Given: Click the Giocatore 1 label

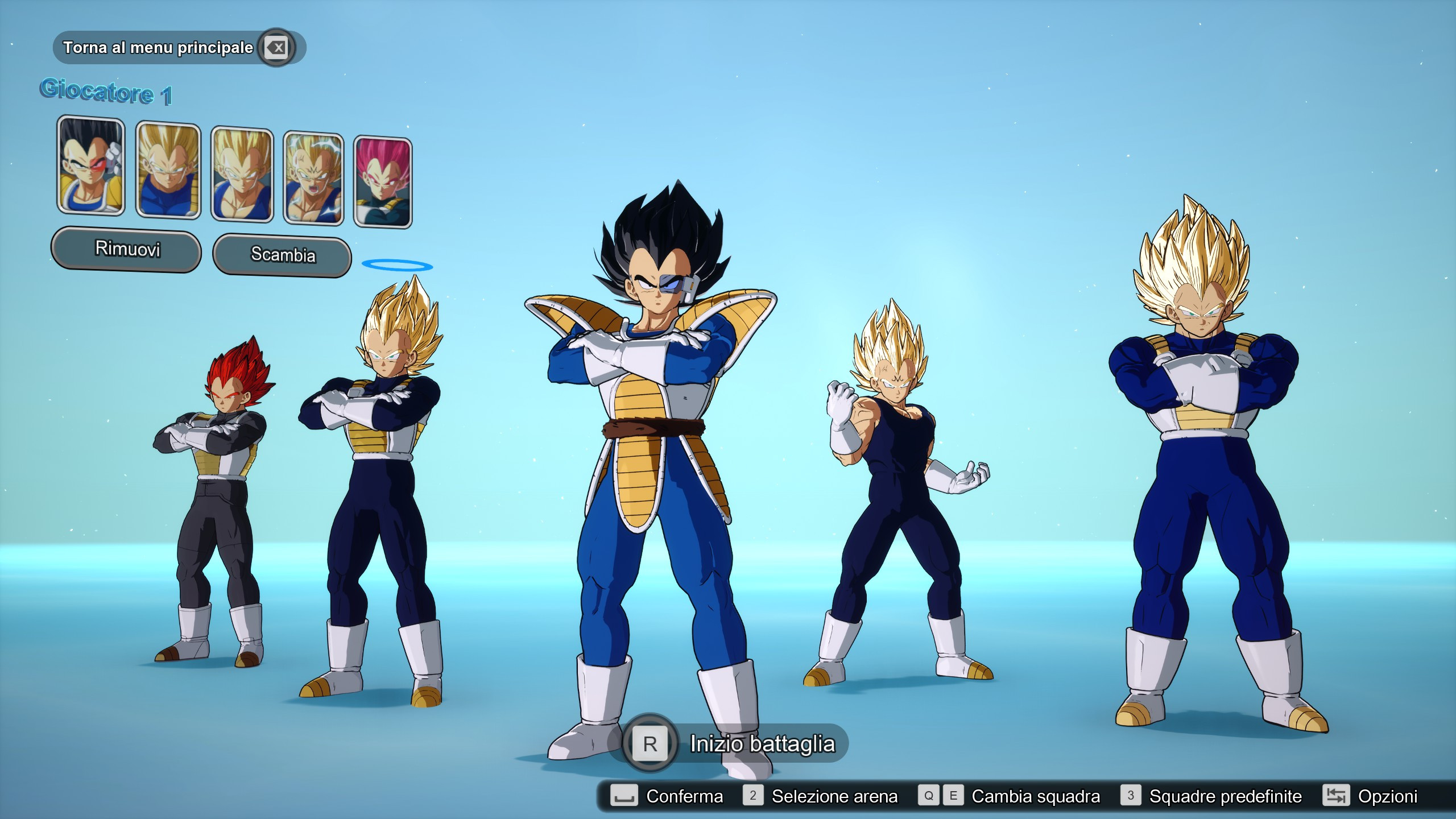Looking at the screenshot, I should point(107,91).
